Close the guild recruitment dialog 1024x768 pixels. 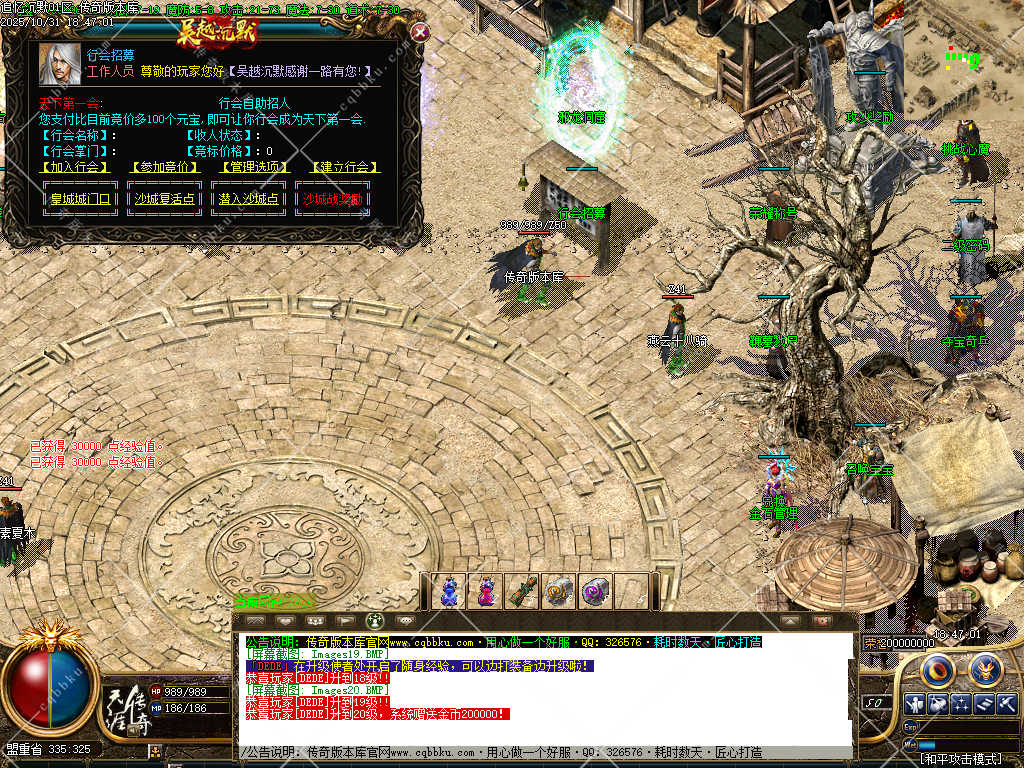tap(420, 32)
